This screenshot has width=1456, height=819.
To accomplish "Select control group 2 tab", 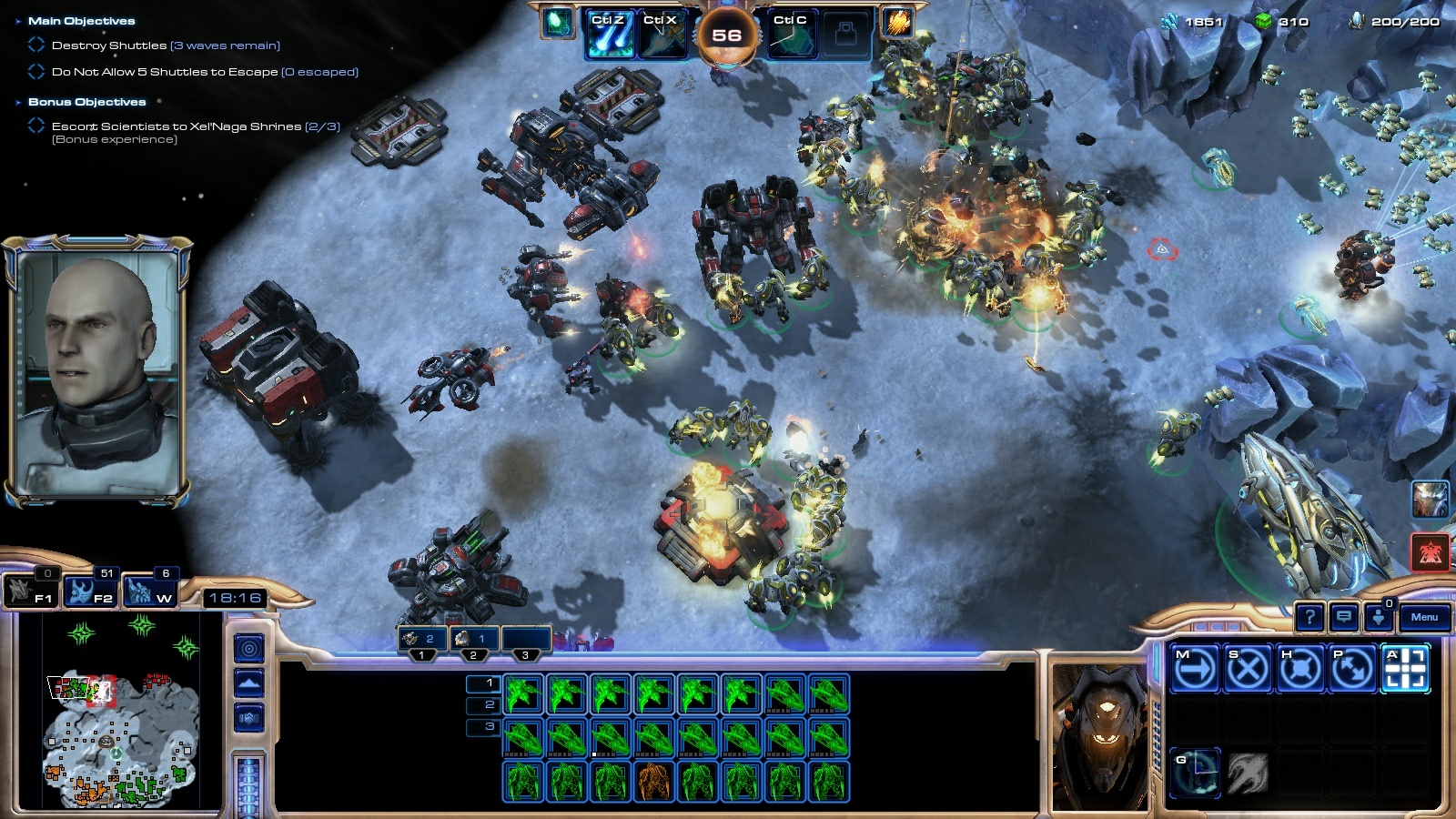I will coord(473,641).
